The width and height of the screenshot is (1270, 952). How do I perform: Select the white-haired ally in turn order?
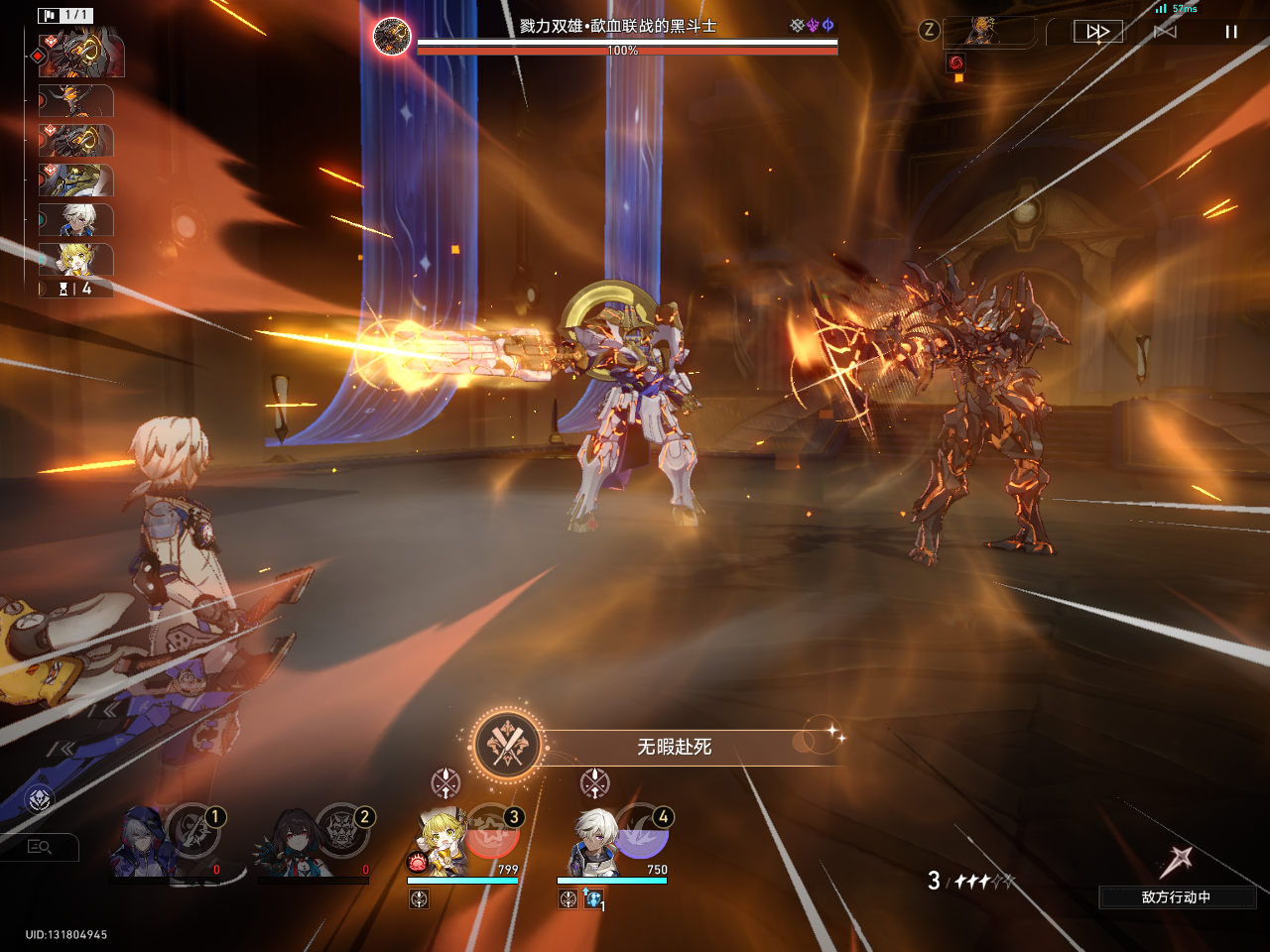76,220
